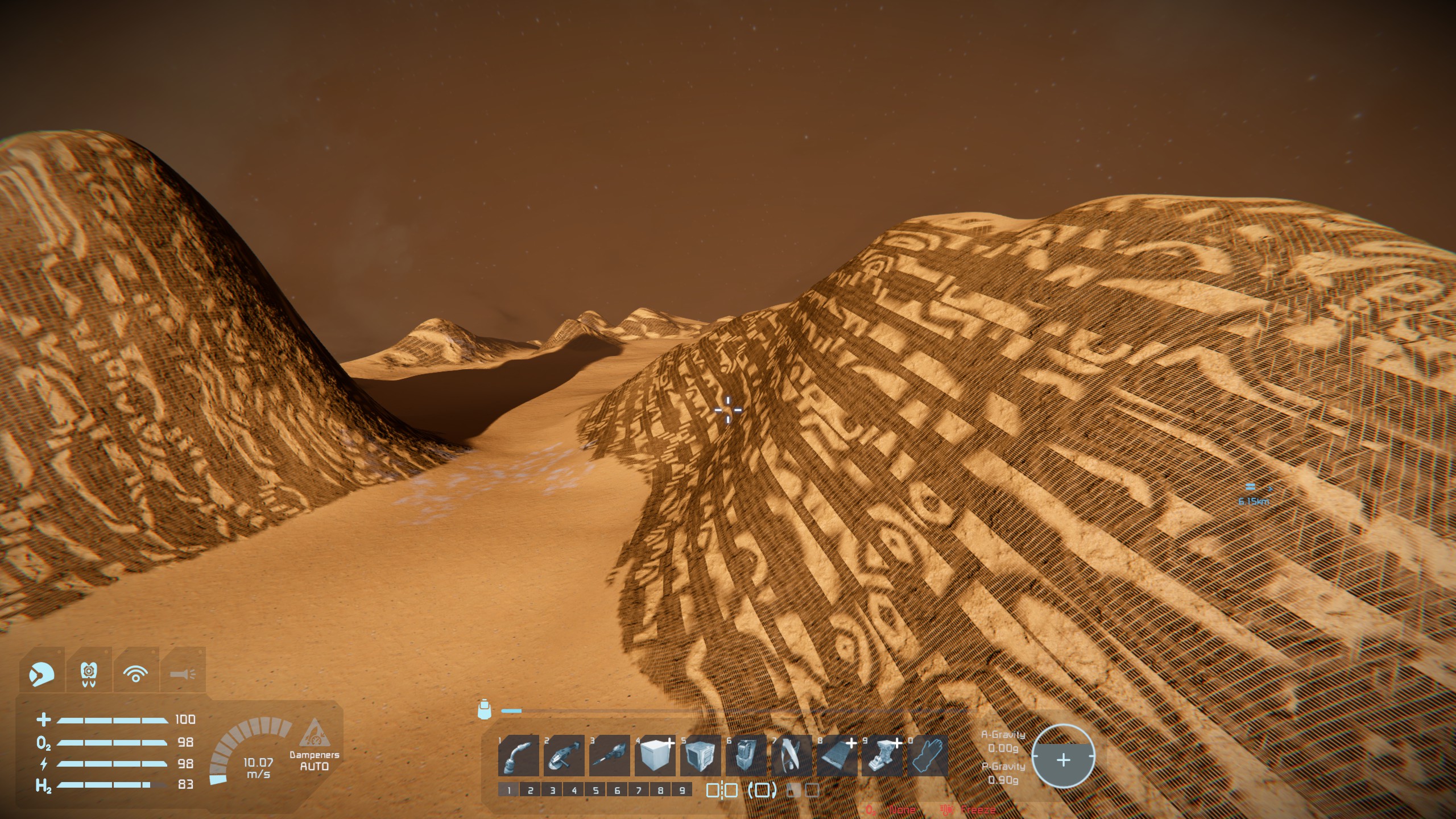Switch to toolbar page 9
Screen dimensions: 1456x819
[682, 790]
